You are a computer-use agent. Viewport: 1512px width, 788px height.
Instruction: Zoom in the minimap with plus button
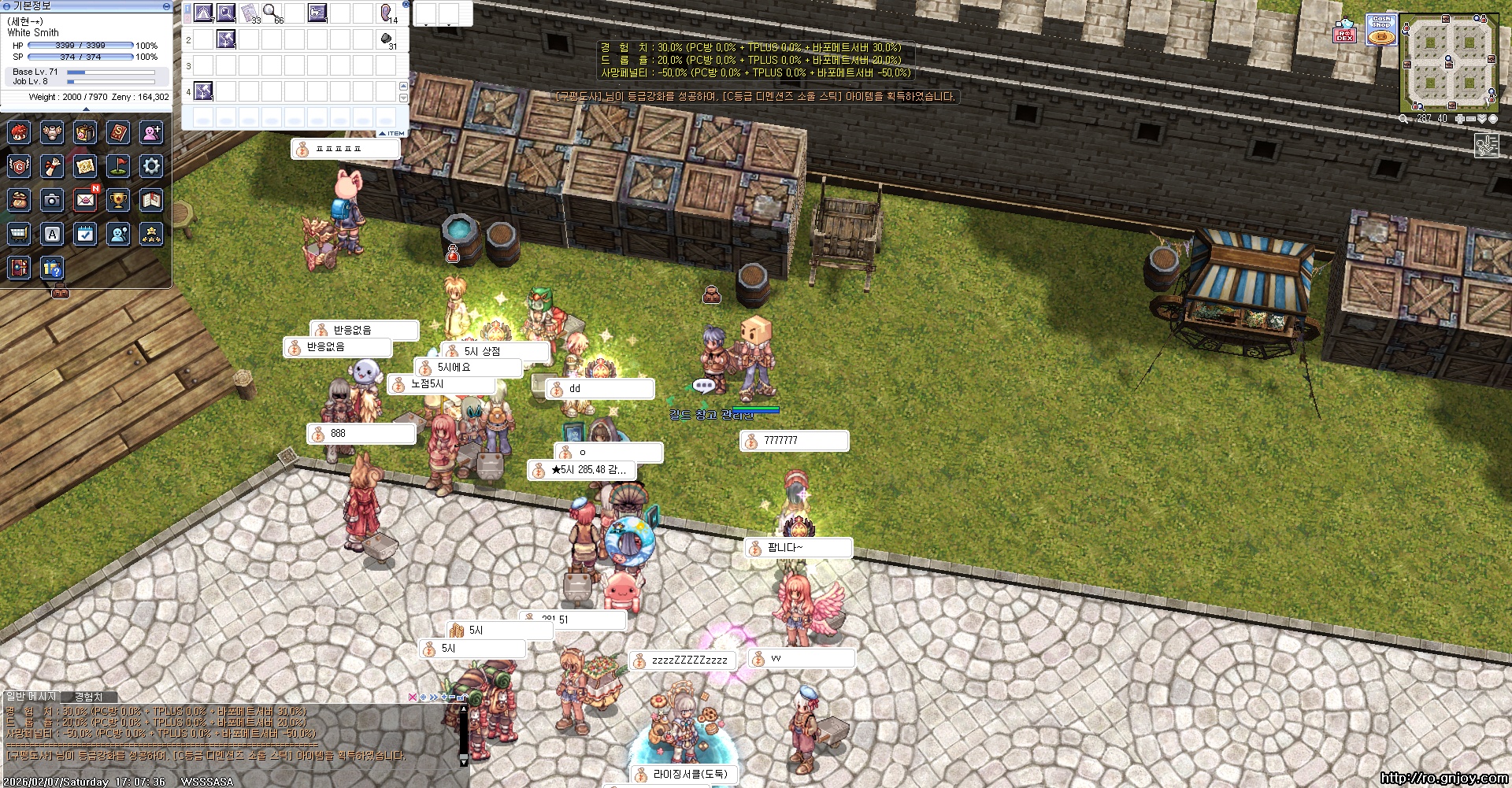click(x=1460, y=119)
